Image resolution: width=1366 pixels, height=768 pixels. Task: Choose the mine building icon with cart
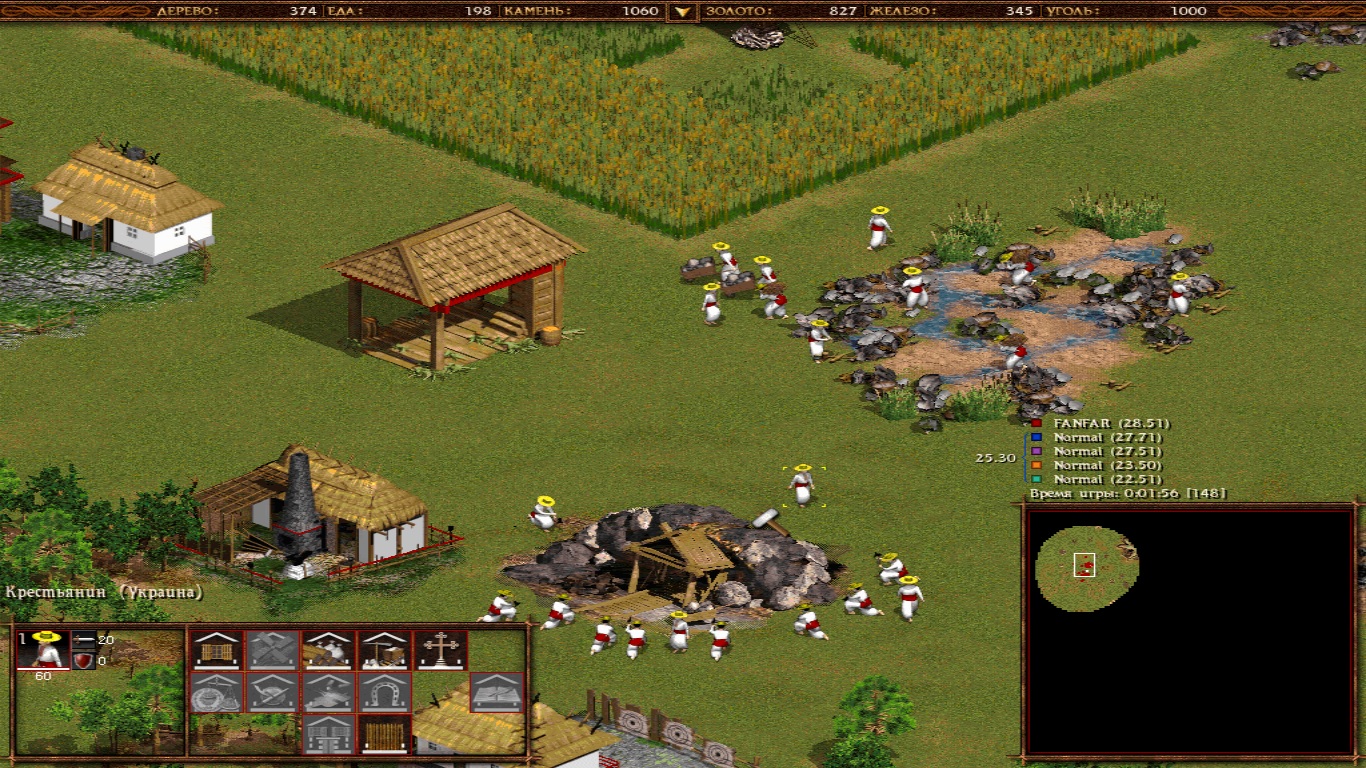click(385, 650)
